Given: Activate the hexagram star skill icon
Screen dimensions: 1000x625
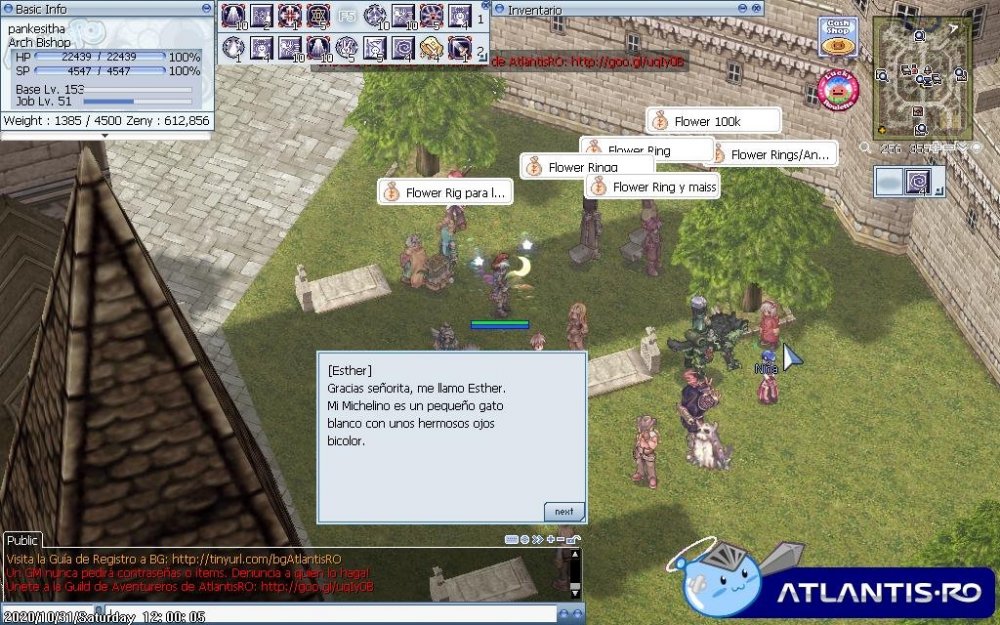Looking at the screenshot, I should coord(318,16).
